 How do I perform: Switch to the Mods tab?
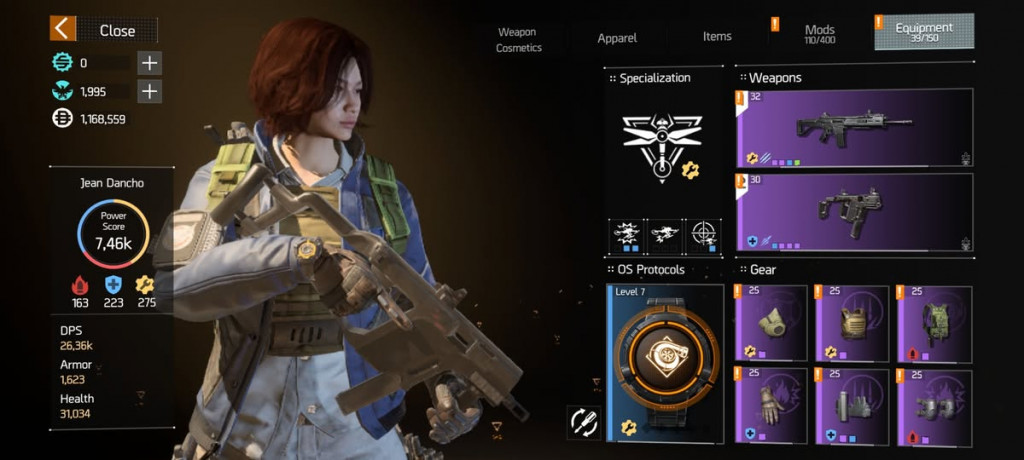click(x=819, y=35)
